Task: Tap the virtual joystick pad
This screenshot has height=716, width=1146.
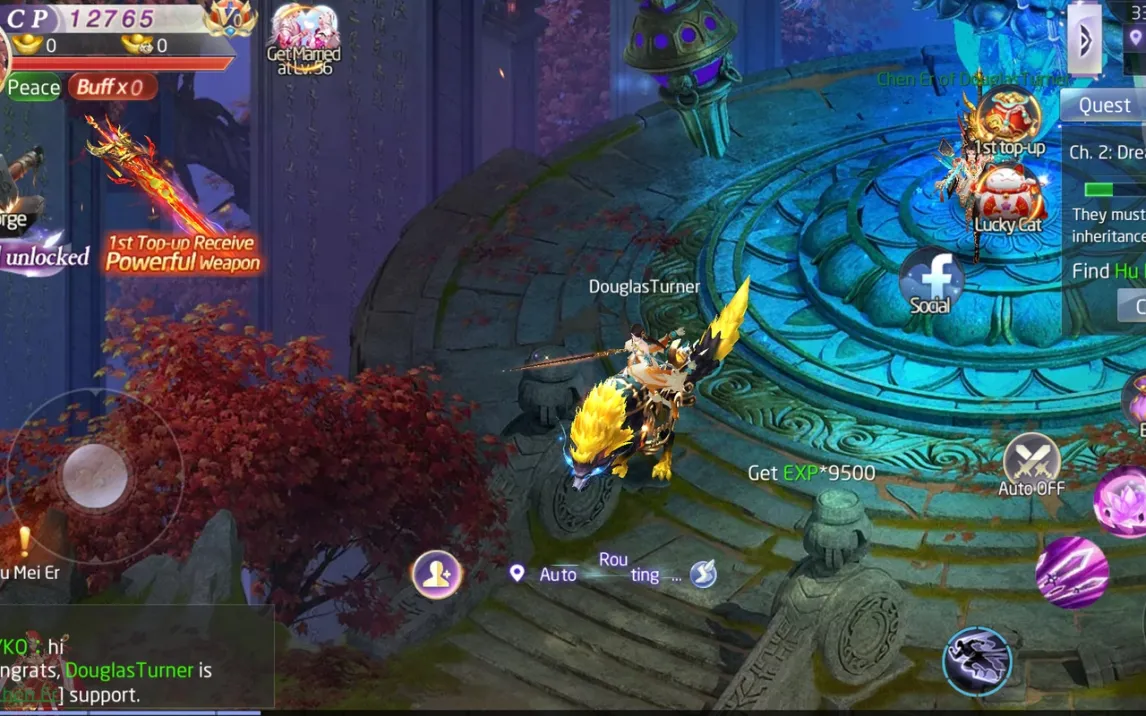Action: click(95, 476)
